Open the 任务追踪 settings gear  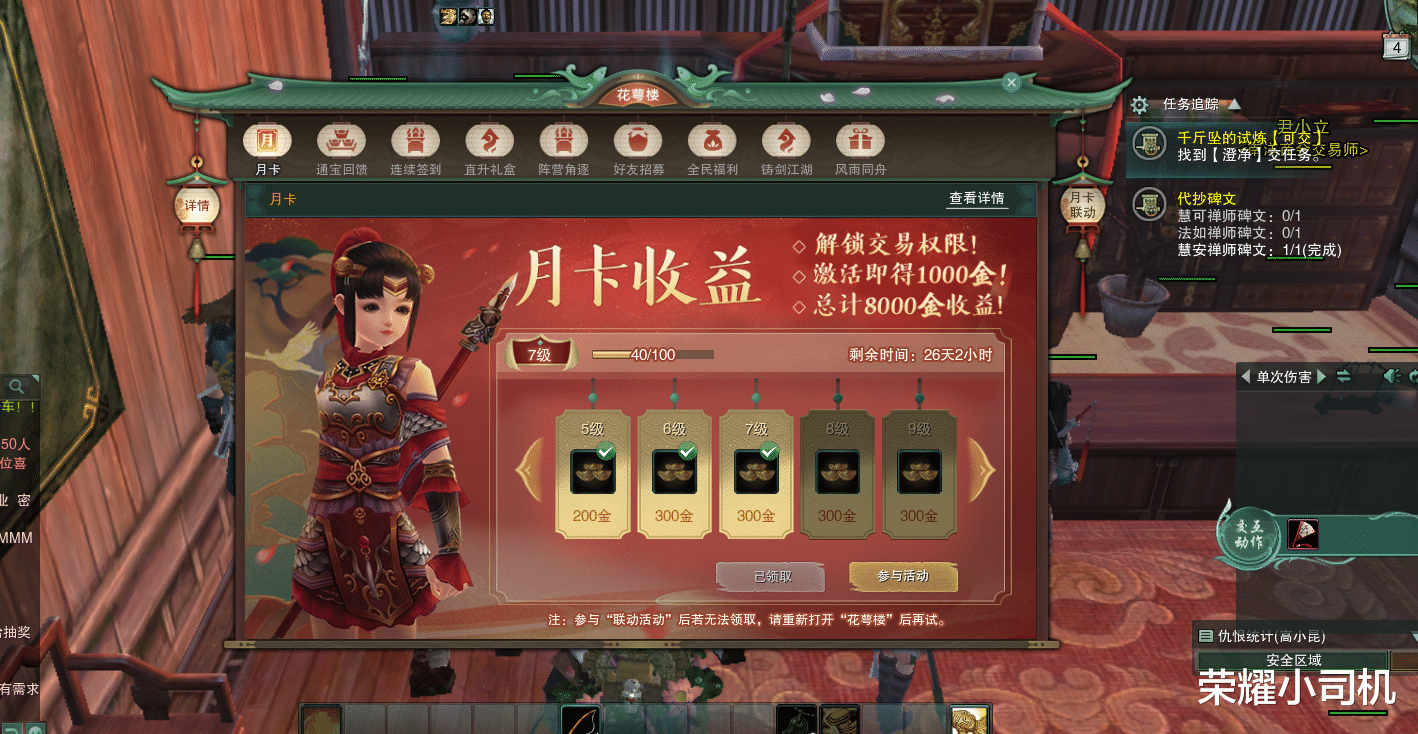point(1138,104)
